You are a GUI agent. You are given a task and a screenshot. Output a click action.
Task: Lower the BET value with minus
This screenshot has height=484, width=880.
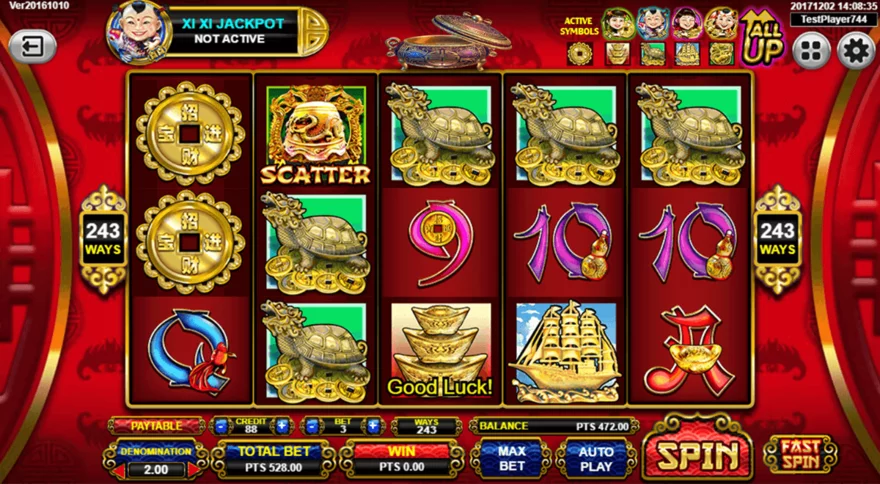point(313,426)
